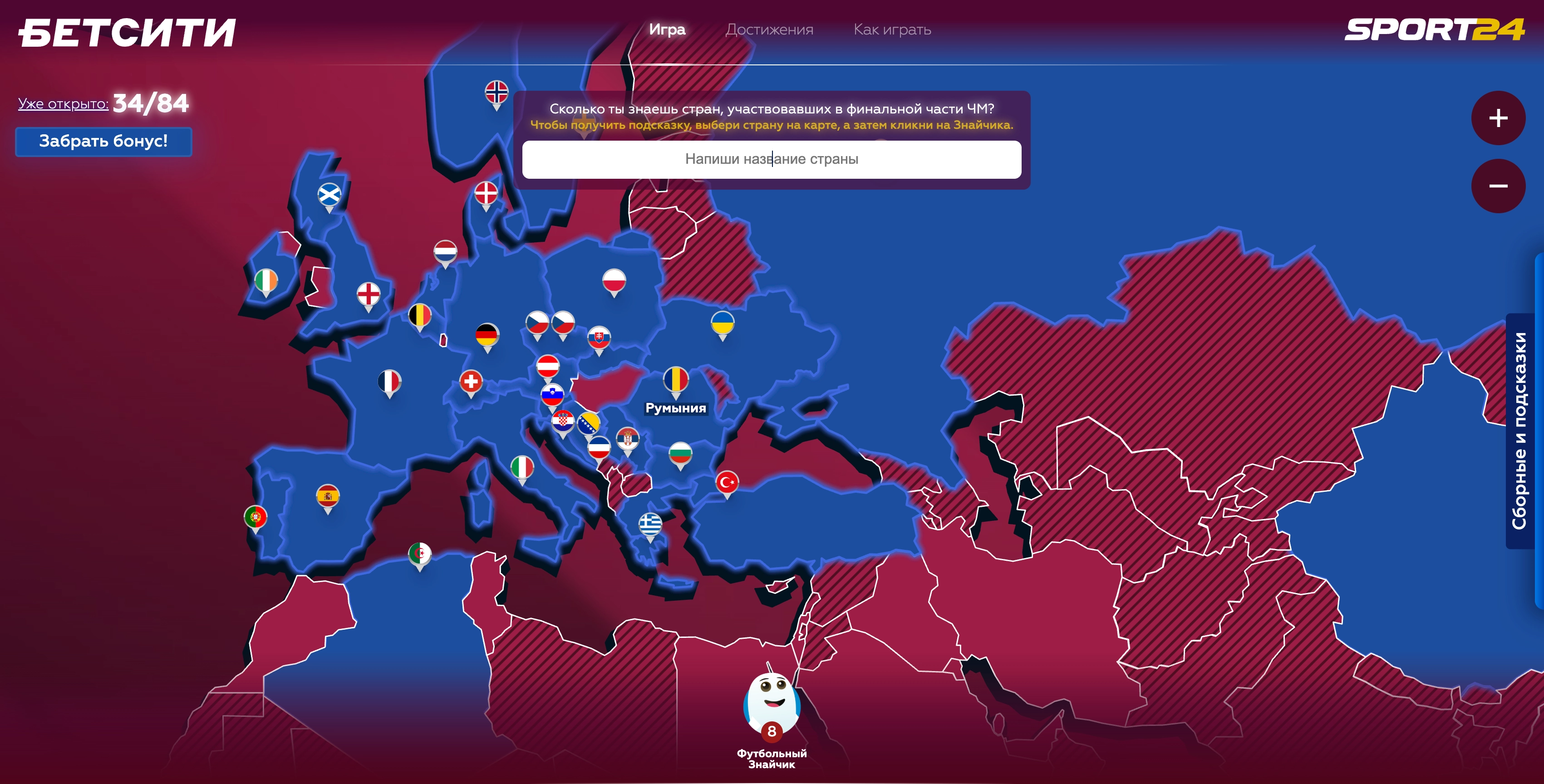Click the Забрать бонус! button
The image size is (1544, 784).
(x=103, y=142)
